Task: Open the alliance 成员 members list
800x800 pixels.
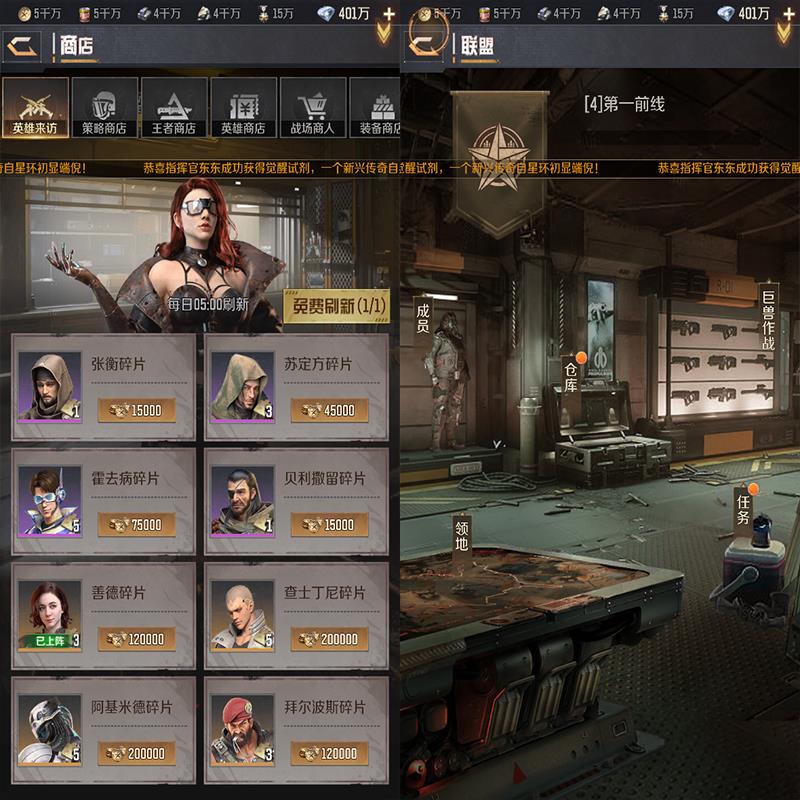Action: click(x=422, y=318)
